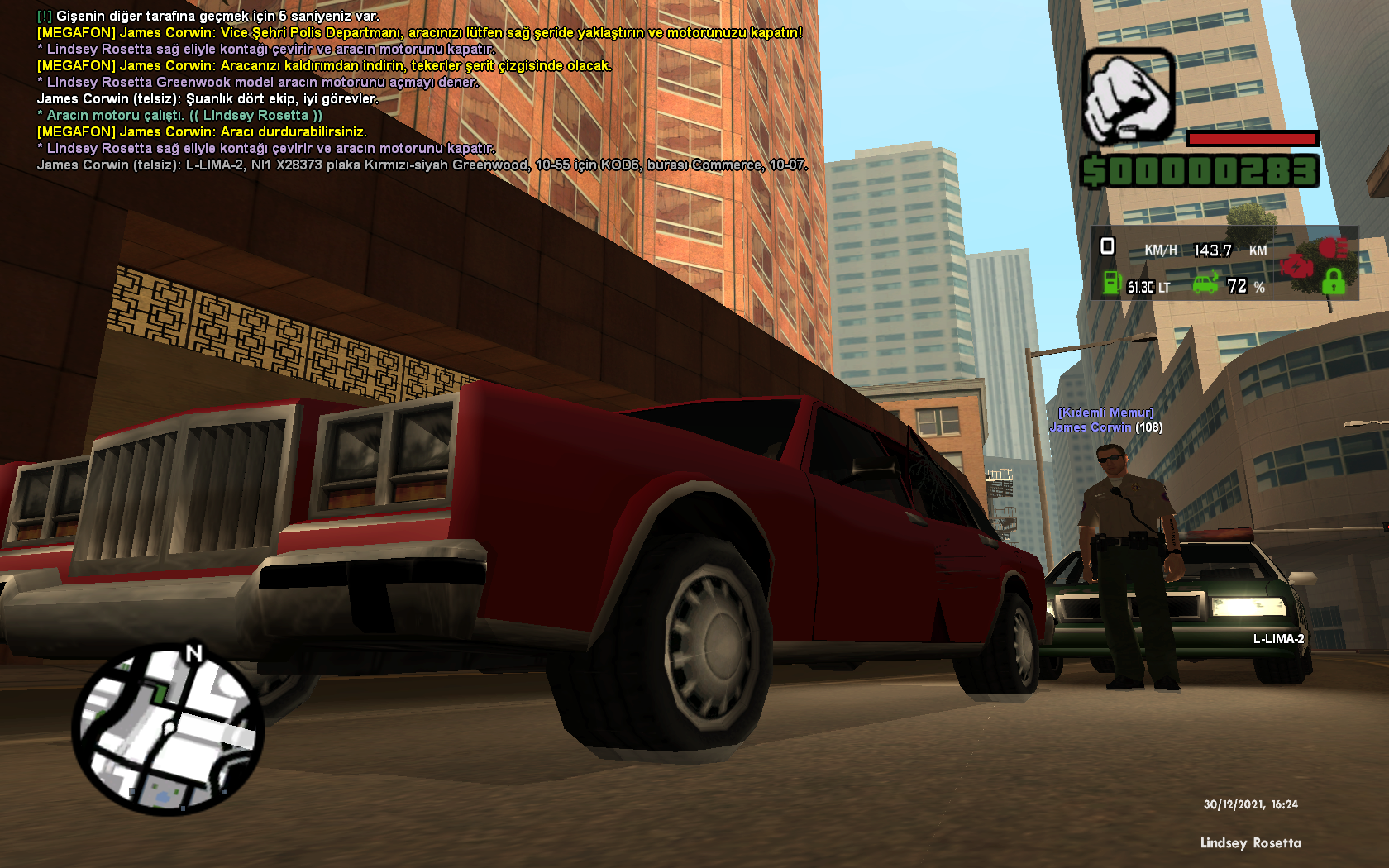The image size is (1389, 868).
Task: Click the north marker on the minimap
Action: point(193,653)
